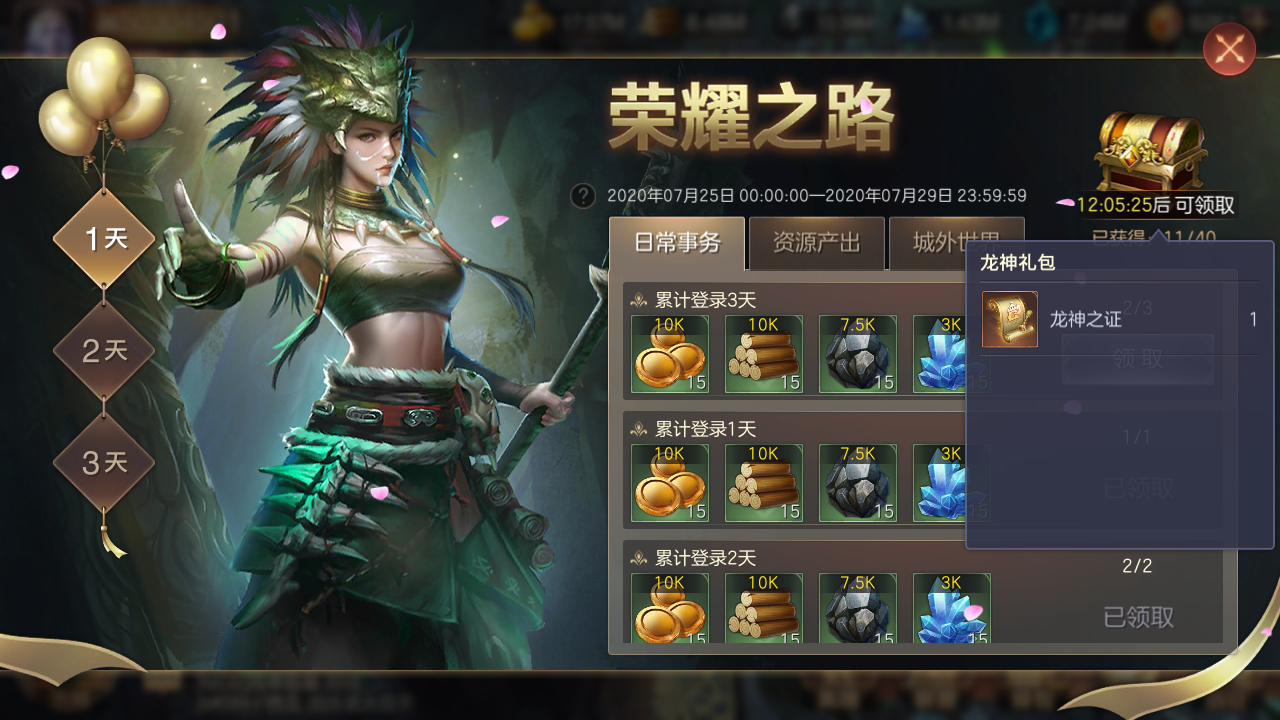Claim the 累计登录3天 reward with 领取
This screenshot has height=720, width=1280.
click(x=1137, y=359)
